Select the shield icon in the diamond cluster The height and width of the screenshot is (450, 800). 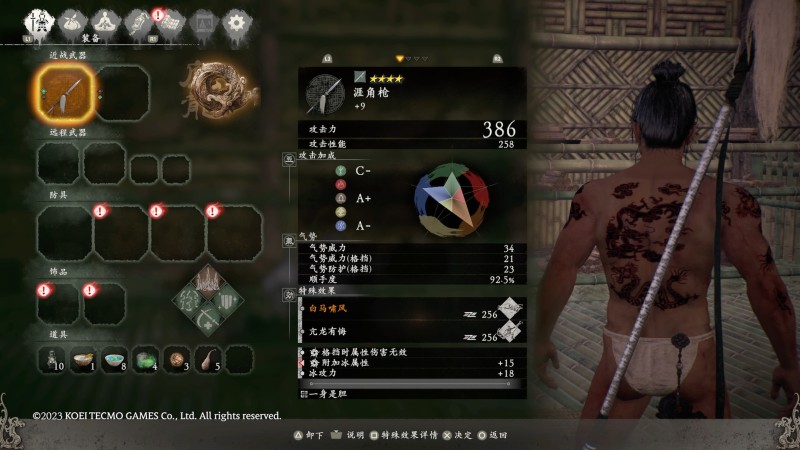coord(228,300)
